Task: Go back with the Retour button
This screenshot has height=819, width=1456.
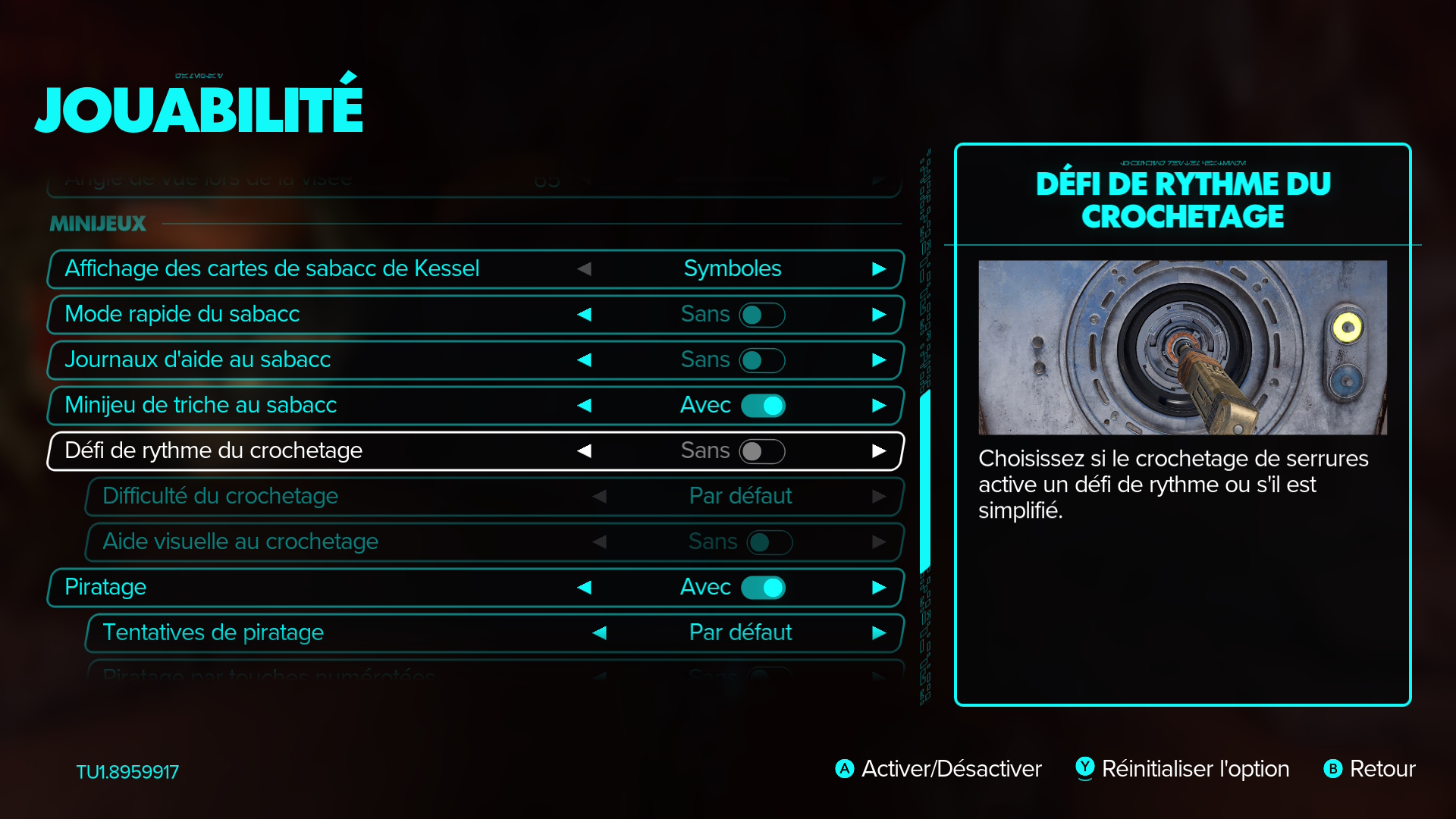Action: 1382,769
